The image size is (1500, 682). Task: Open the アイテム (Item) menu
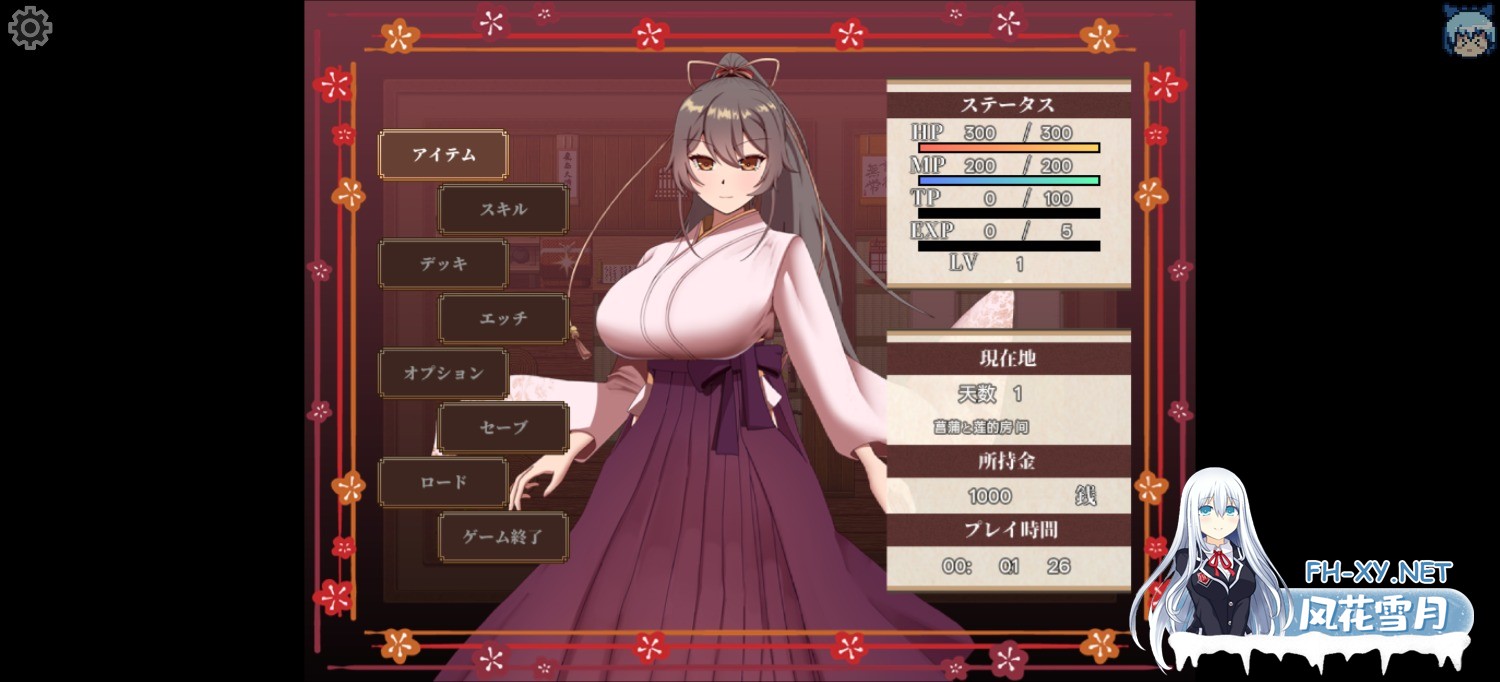pos(443,155)
